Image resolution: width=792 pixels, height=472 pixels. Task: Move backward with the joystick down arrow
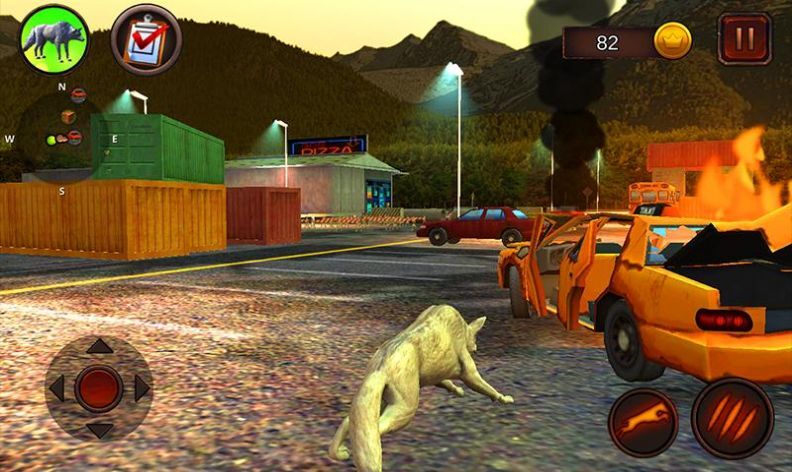99,430
